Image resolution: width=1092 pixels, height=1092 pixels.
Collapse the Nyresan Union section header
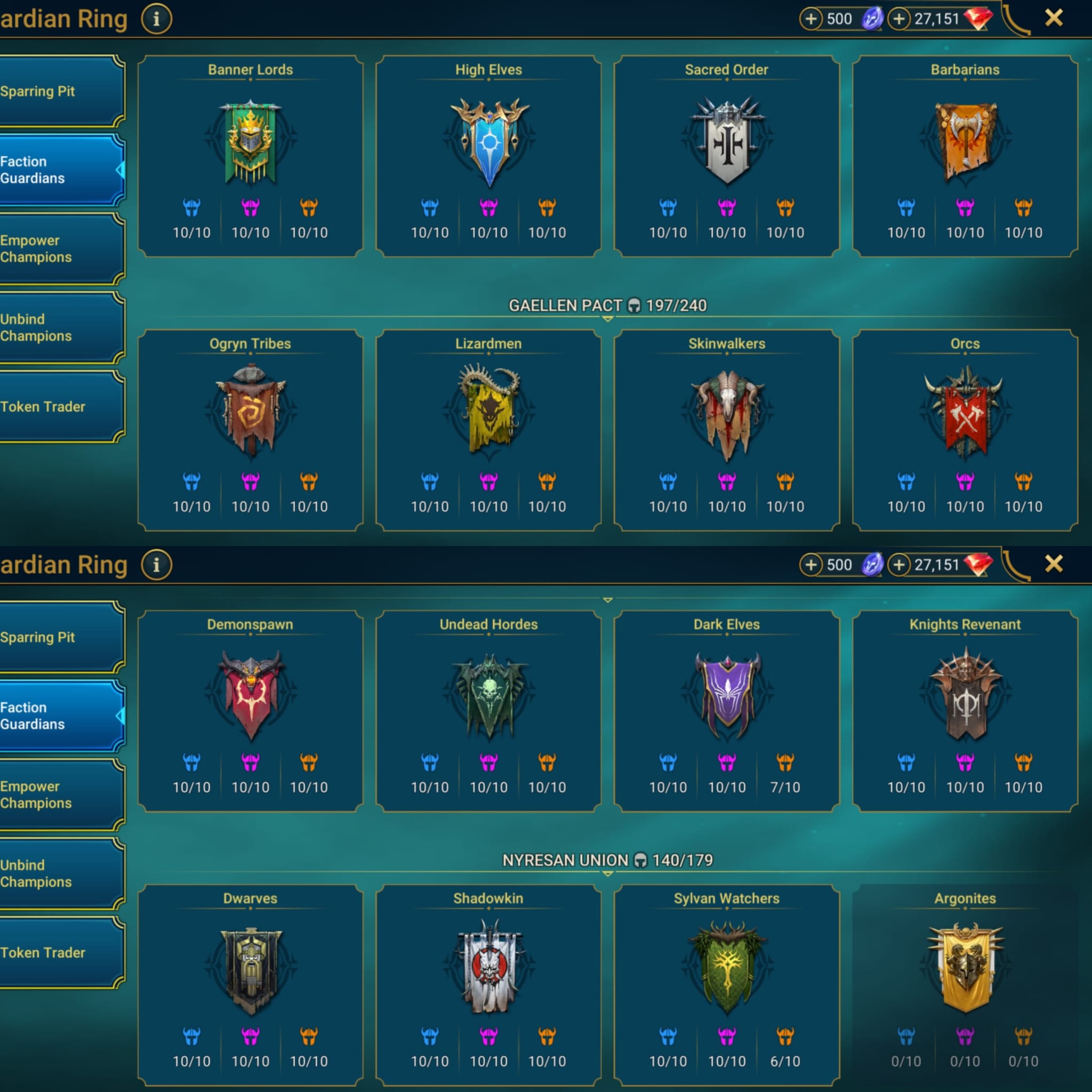(x=607, y=861)
